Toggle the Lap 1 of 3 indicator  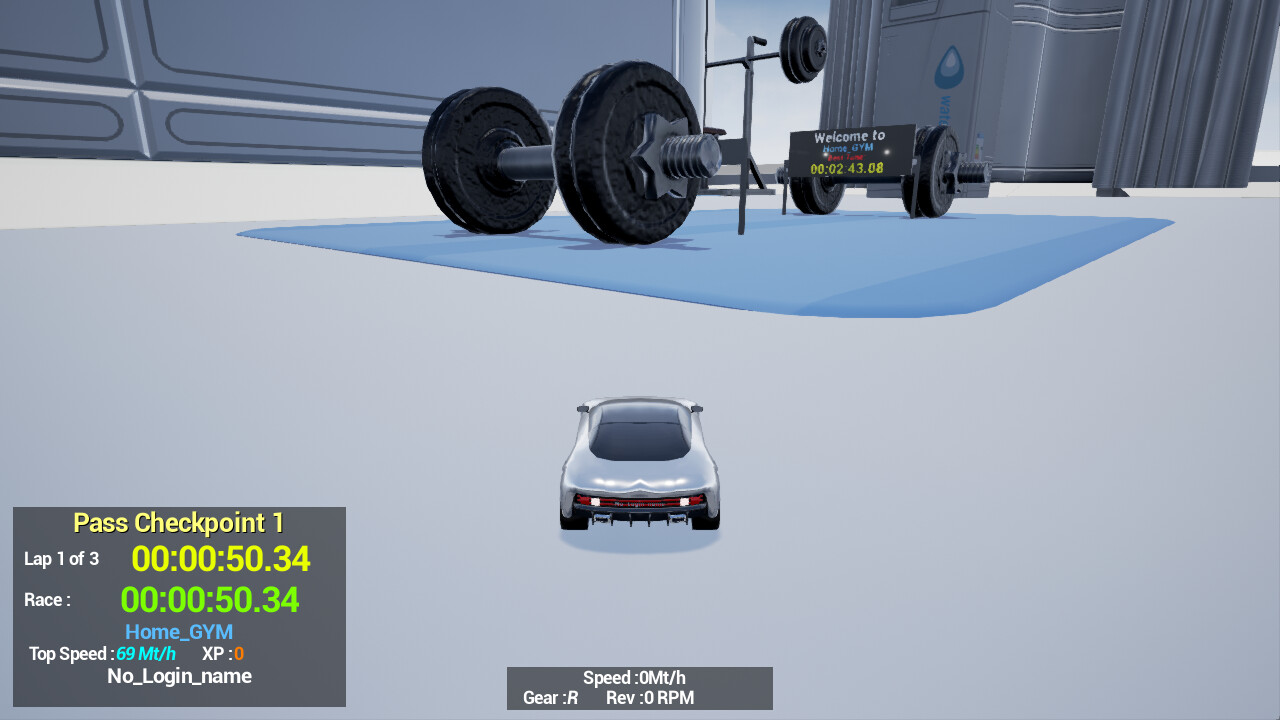[61, 559]
